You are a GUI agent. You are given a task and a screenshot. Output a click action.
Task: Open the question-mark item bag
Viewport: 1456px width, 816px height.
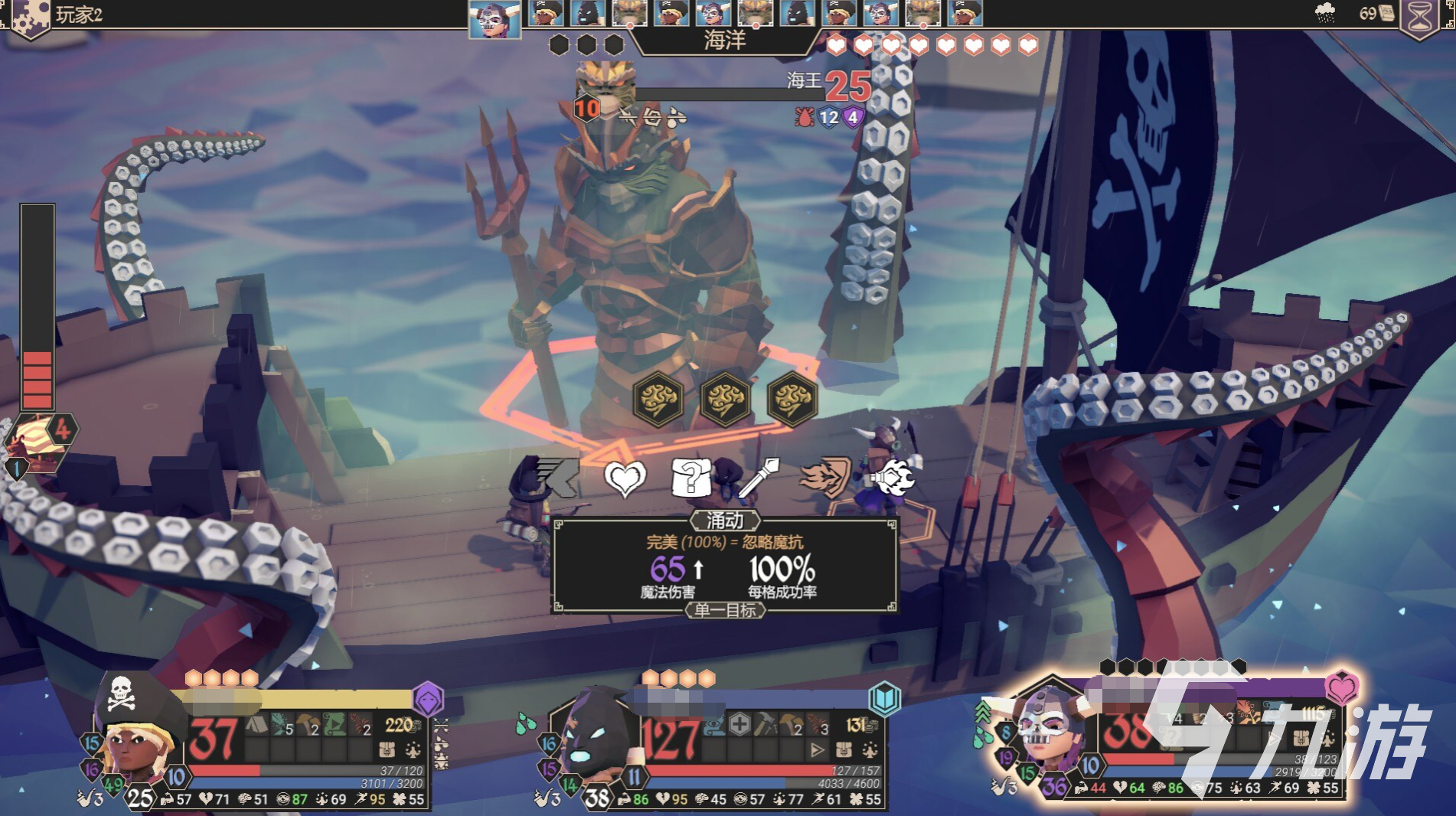click(690, 478)
